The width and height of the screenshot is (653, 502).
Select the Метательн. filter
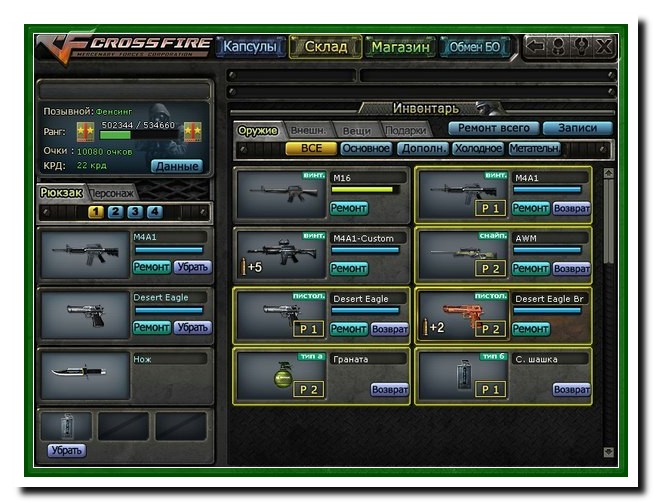(534, 148)
